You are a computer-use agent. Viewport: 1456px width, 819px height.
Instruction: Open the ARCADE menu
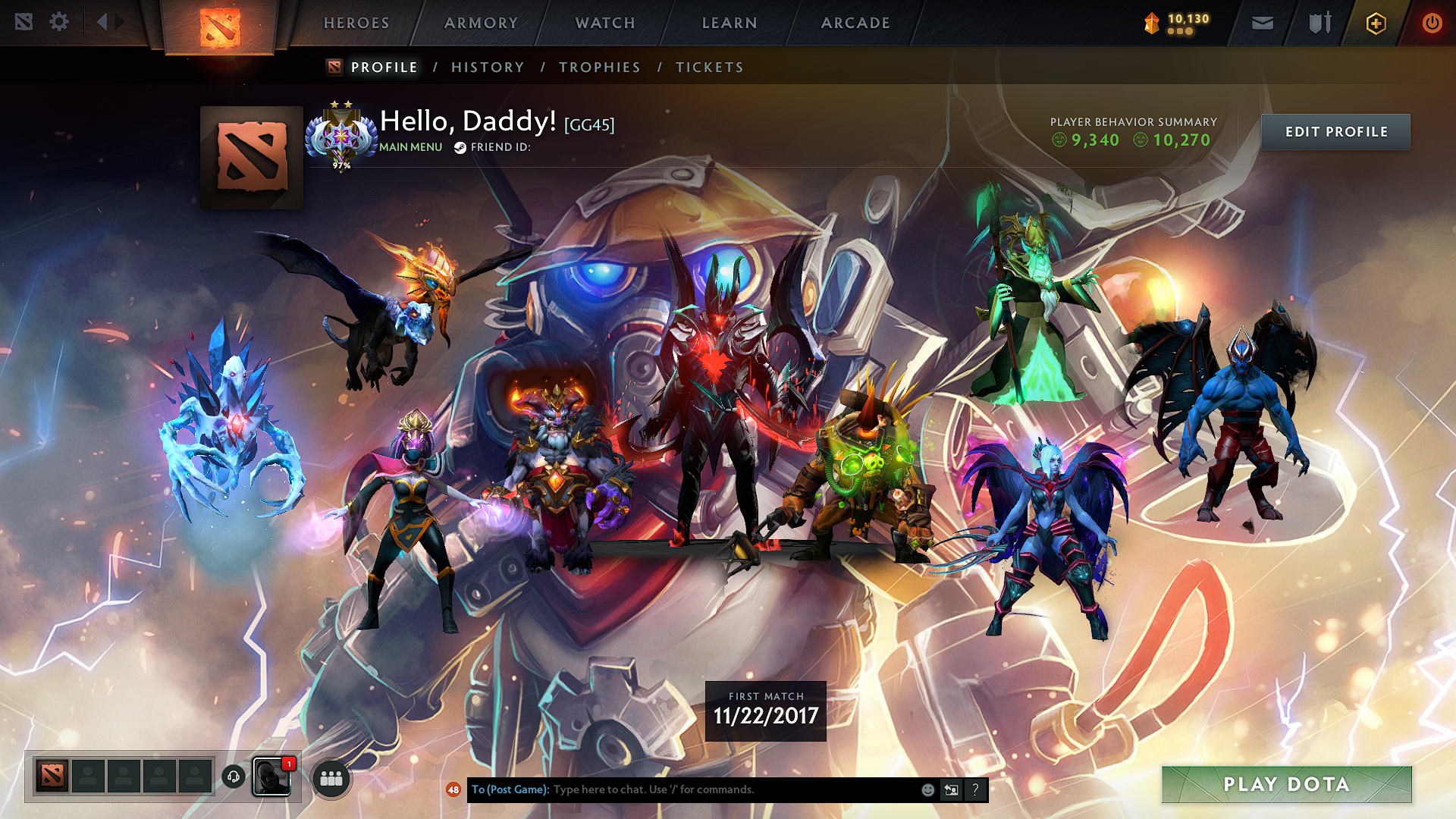point(855,23)
